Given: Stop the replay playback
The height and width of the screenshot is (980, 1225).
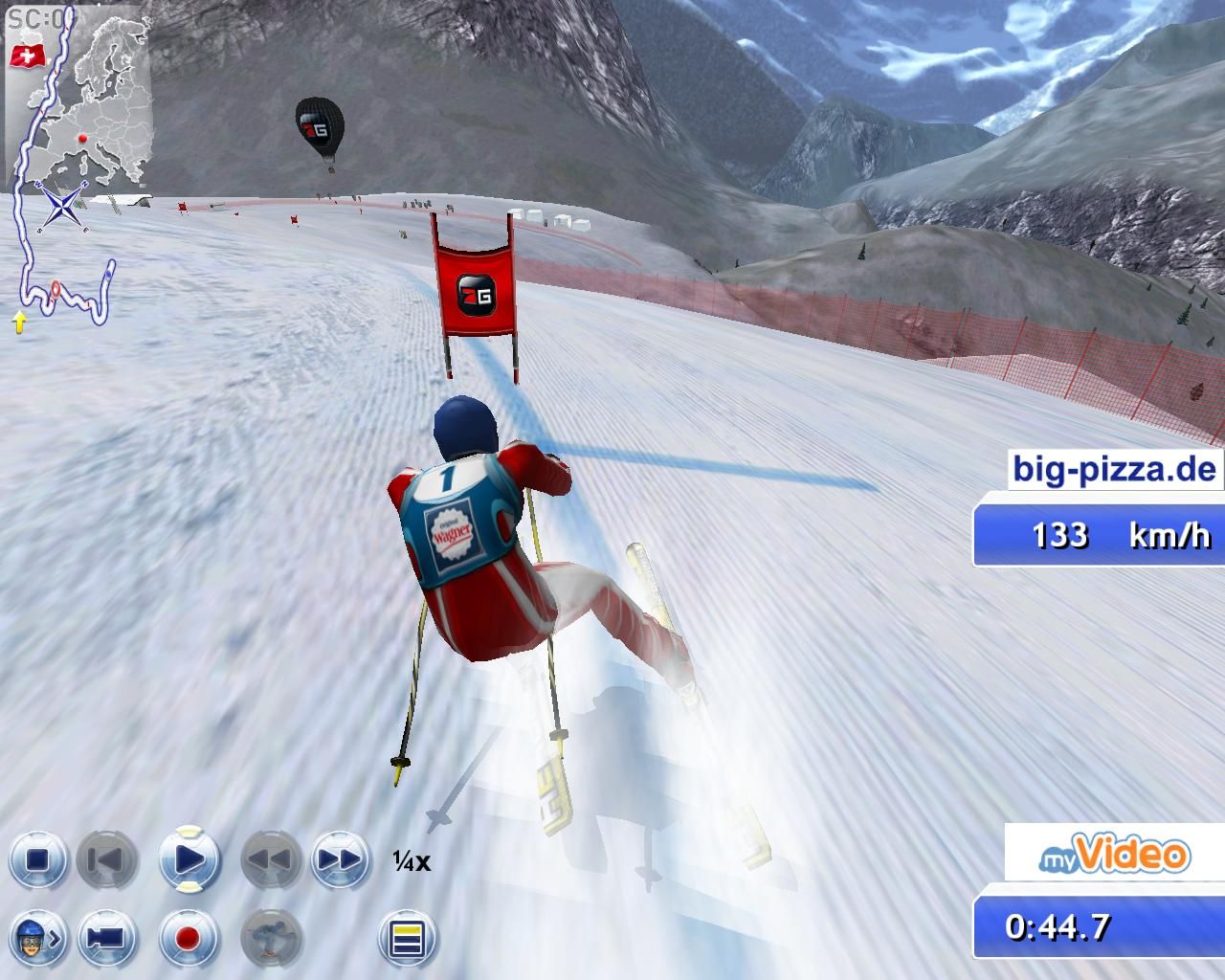Looking at the screenshot, I should tap(37, 859).
